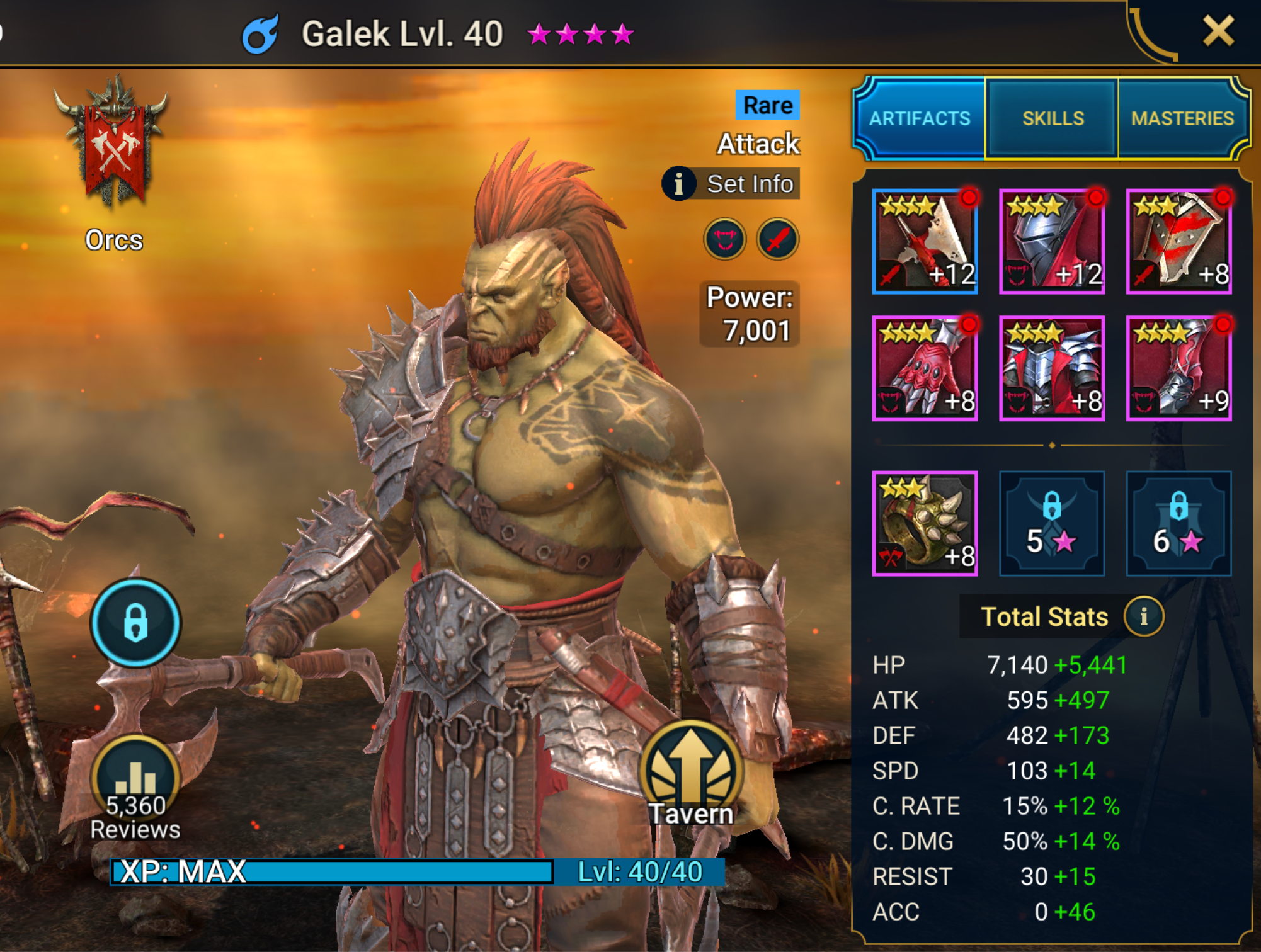Click the locked 5-star amulet slot
Screen dimensions: 1261x952
pyautogui.click(x=1052, y=524)
